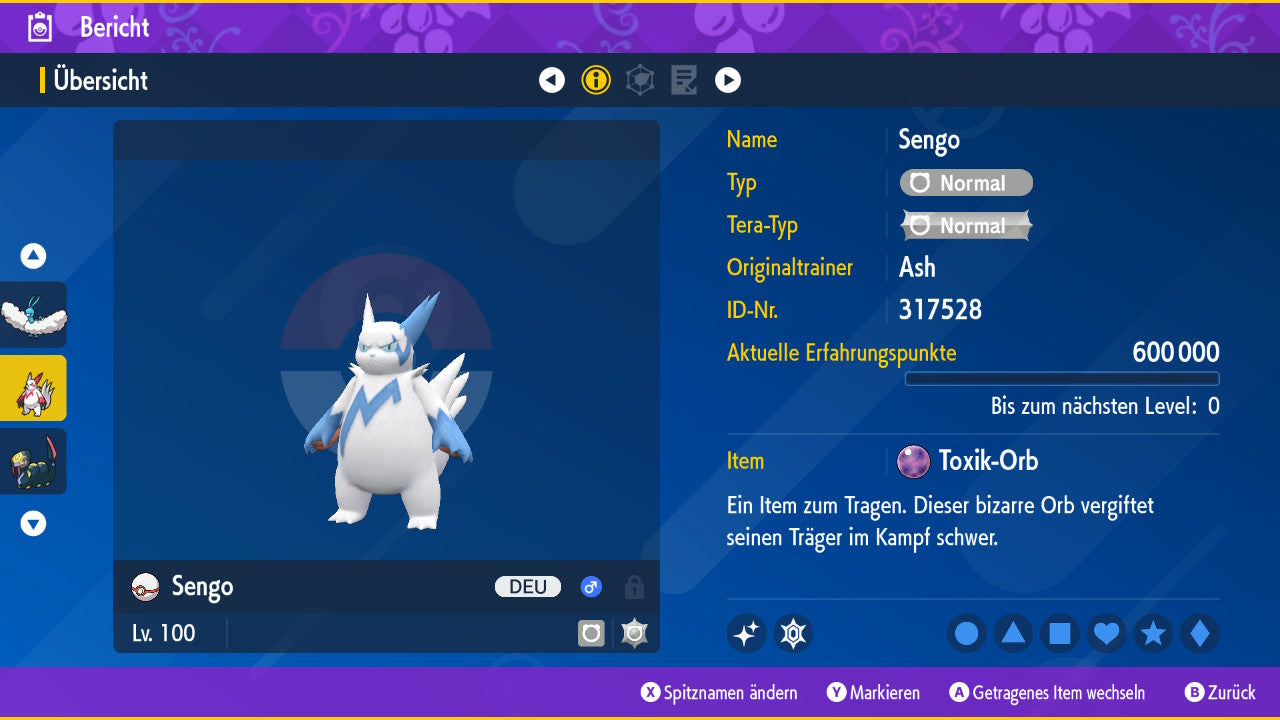Toggle the circle marking
Image resolution: width=1280 pixels, height=720 pixels.
pos(966,633)
